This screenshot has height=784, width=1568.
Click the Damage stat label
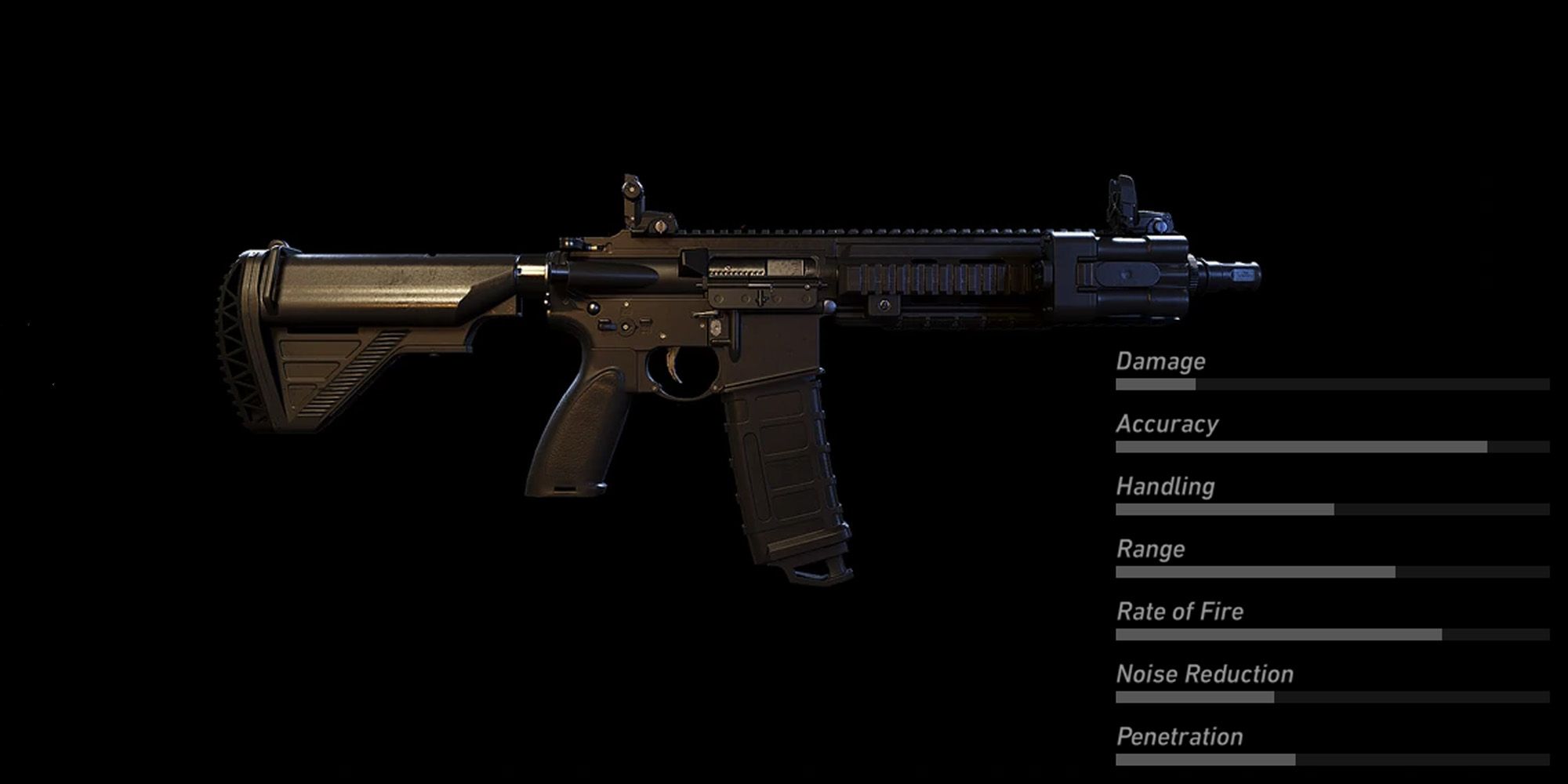tap(1162, 361)
